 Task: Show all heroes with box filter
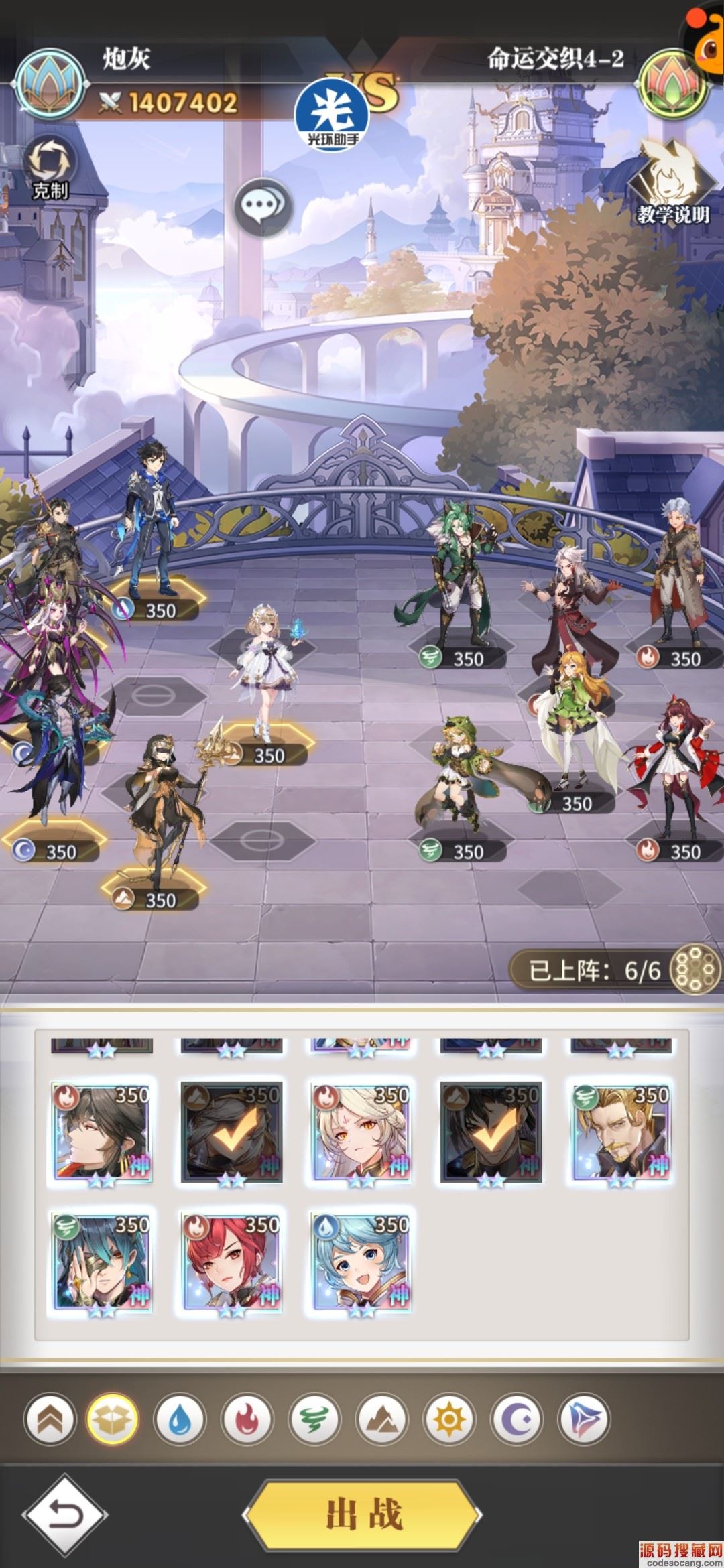click(112, 1419)
